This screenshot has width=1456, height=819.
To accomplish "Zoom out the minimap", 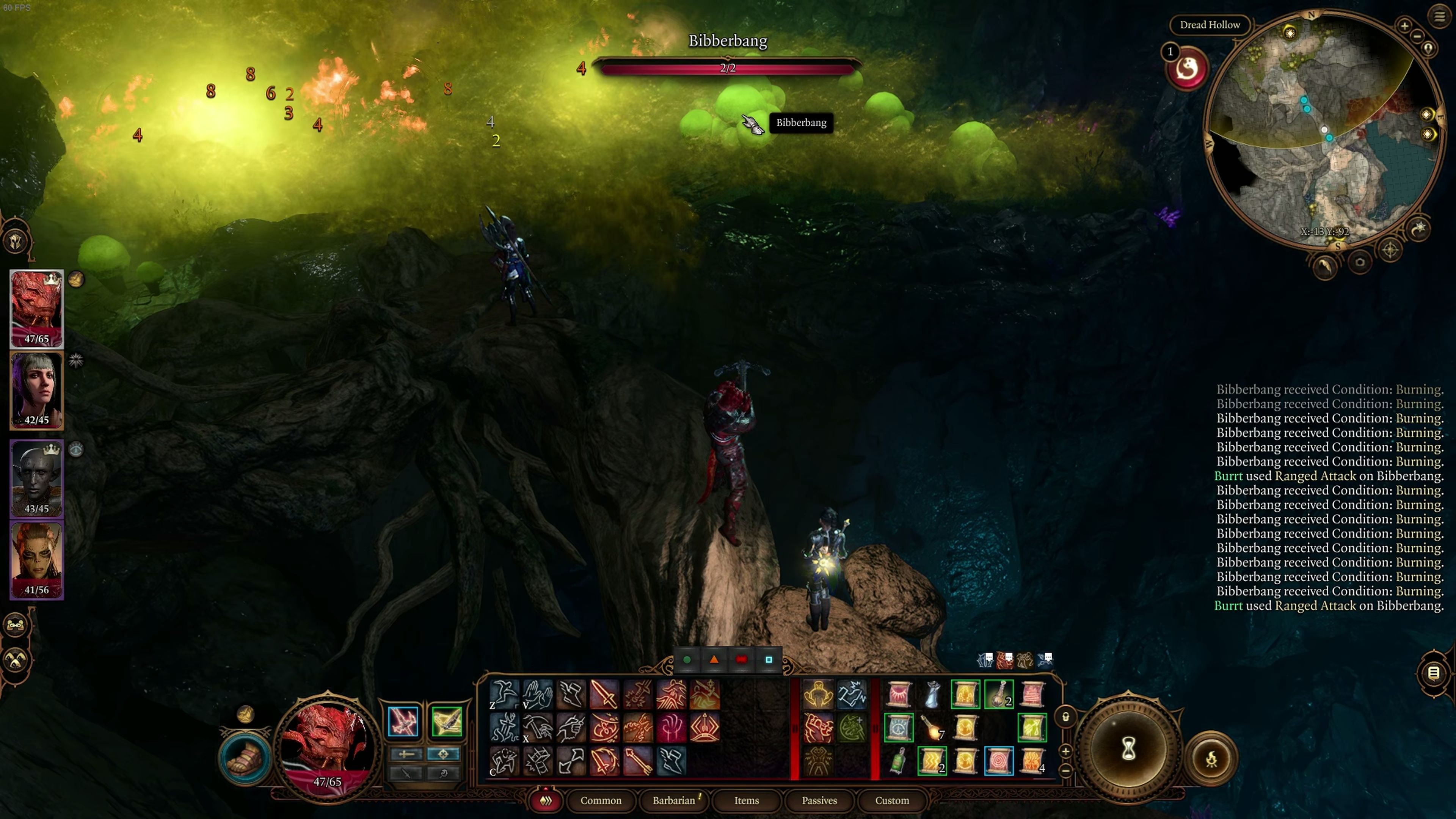I will pos(1417,36).
